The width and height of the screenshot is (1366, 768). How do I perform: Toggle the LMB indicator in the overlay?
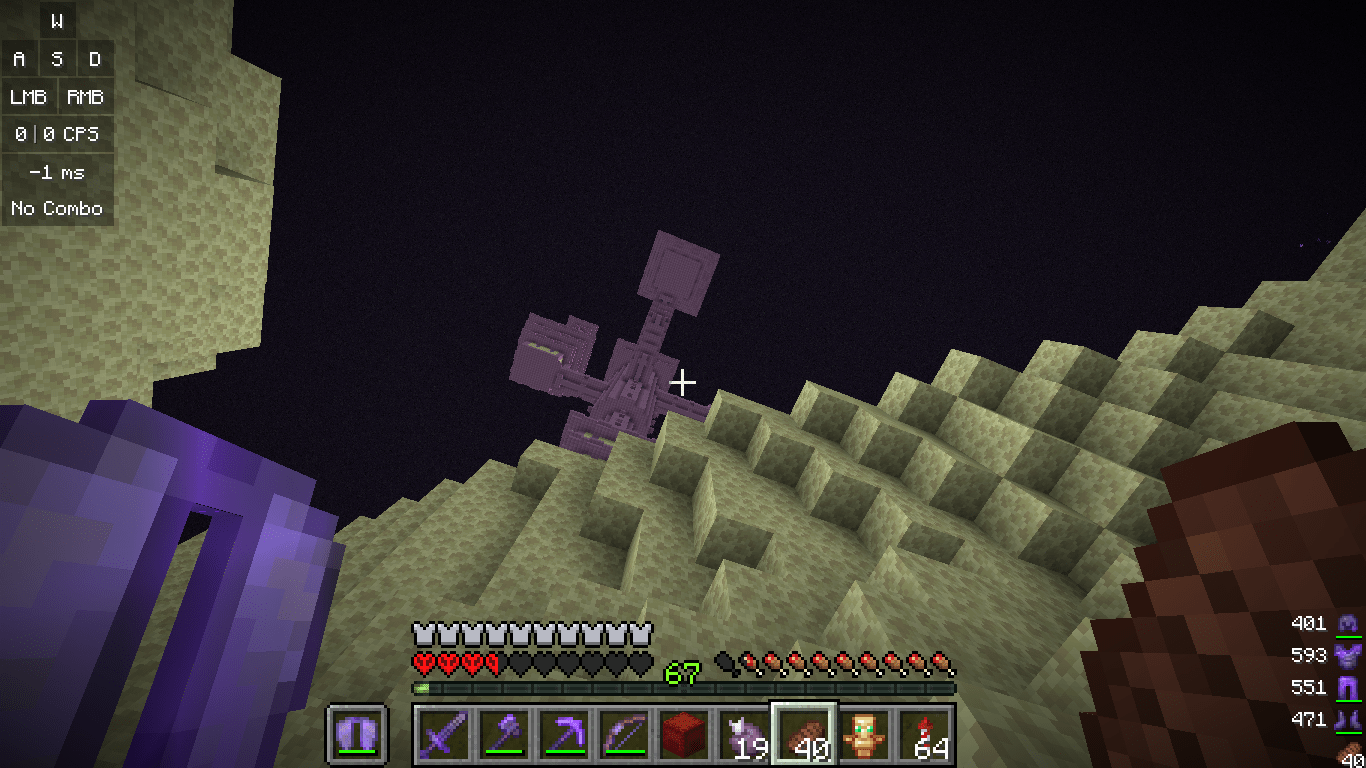(30, 96)
